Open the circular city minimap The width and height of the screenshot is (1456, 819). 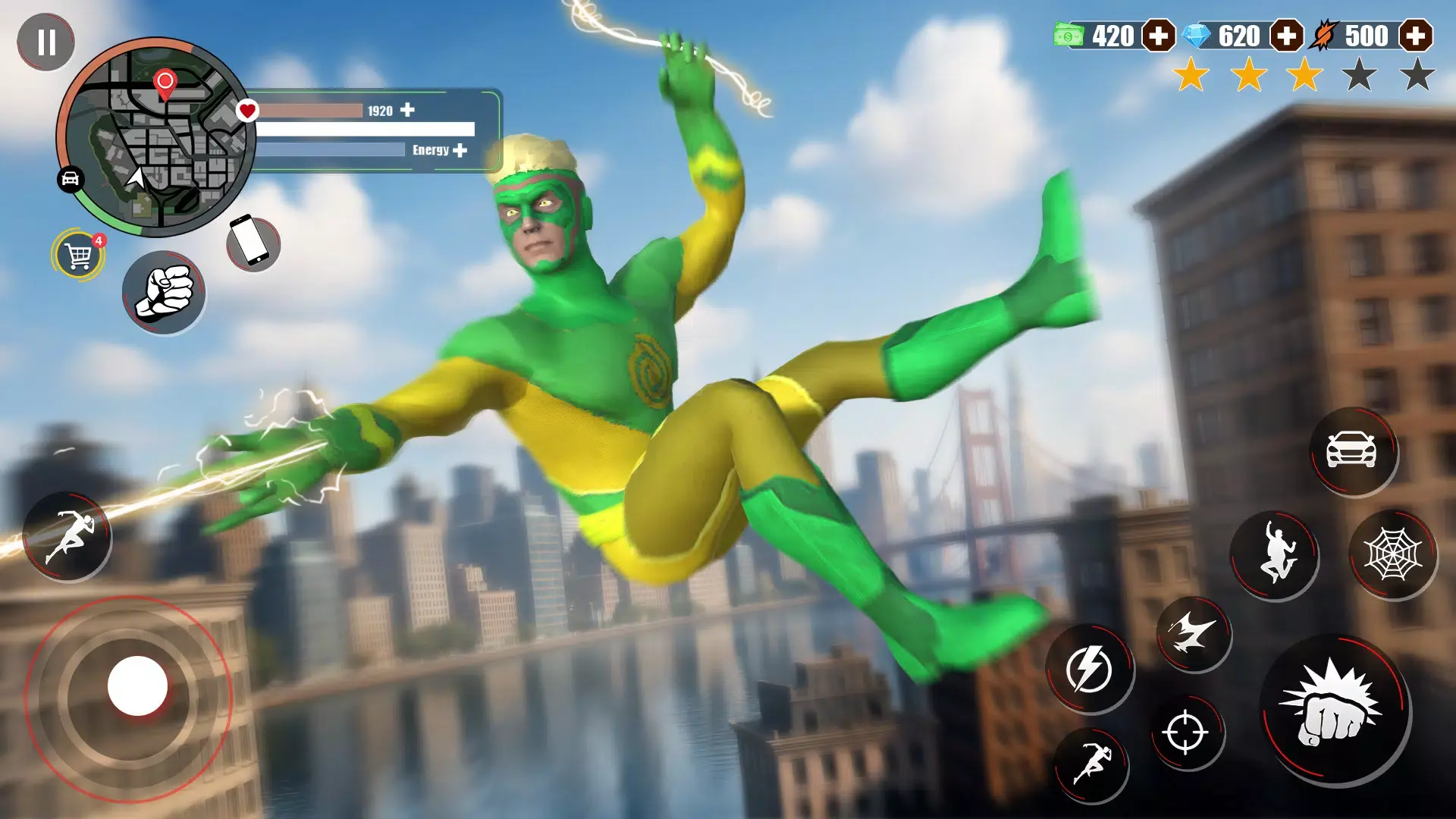(x=157, y=138)
